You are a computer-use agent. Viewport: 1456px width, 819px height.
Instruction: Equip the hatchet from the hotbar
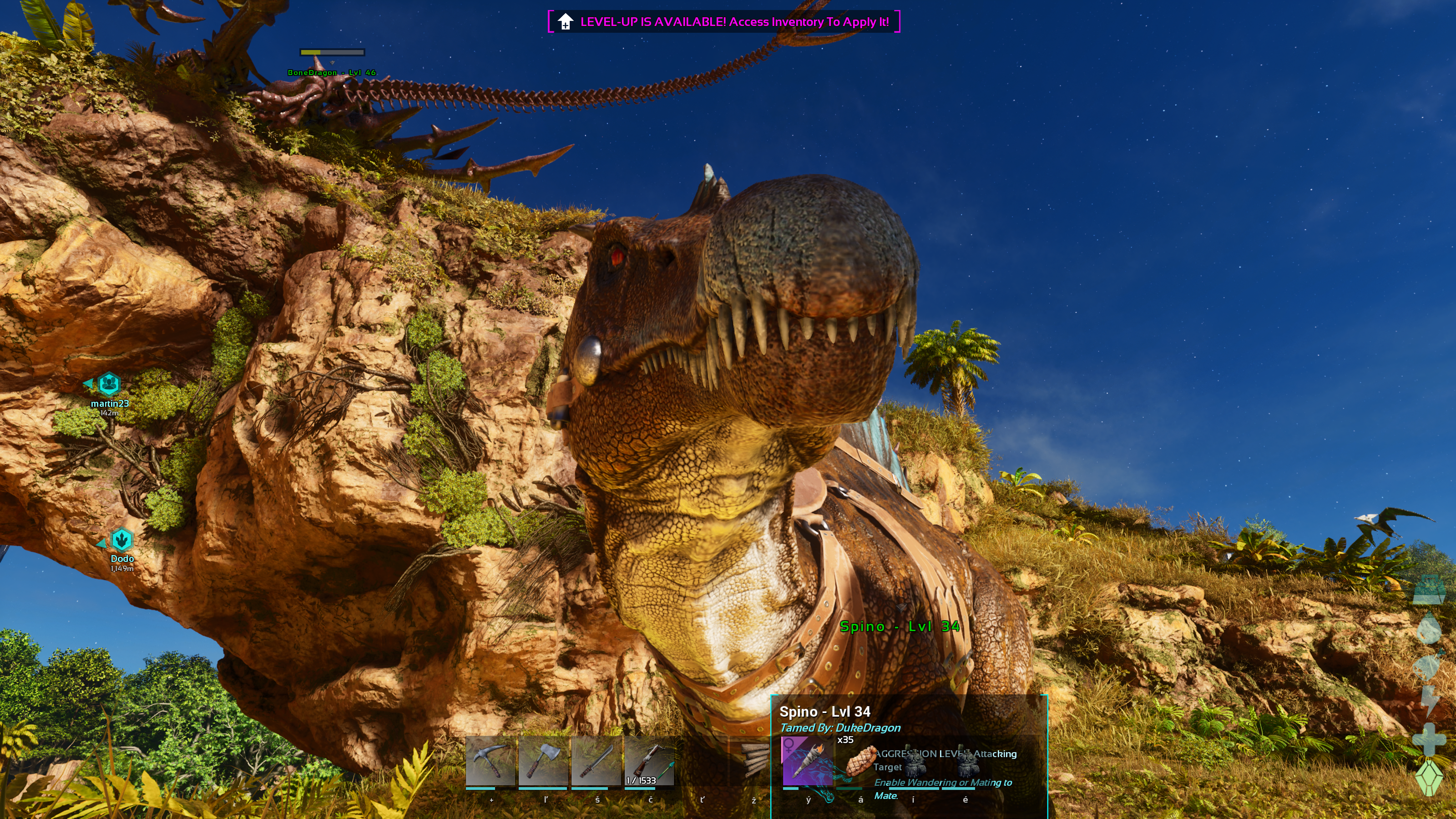[543, 761]
